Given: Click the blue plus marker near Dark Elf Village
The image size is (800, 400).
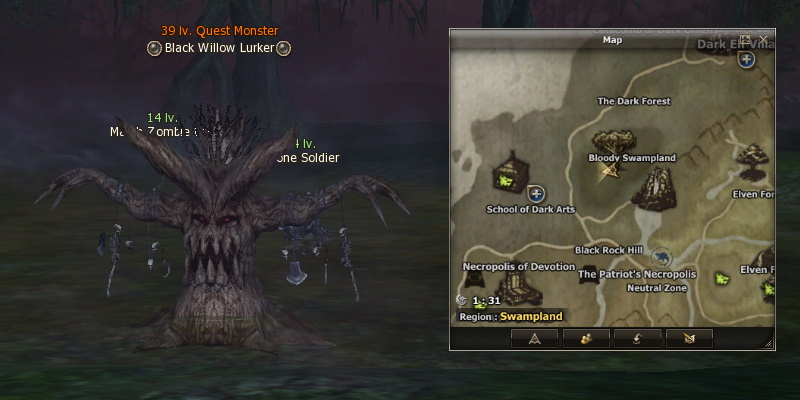Looking at the screenshot, I should pyautogui.click(x=746, y=59).
